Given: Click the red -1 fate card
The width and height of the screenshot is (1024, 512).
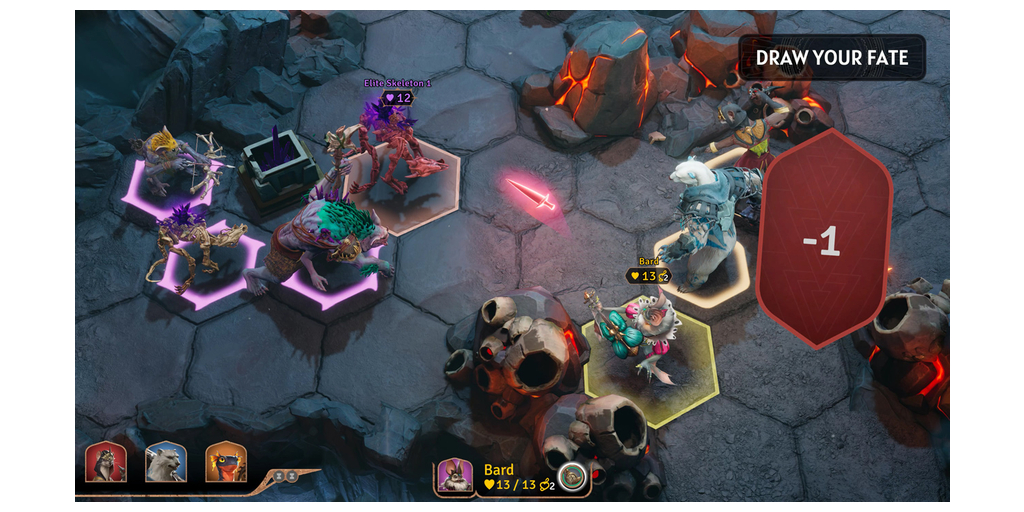Looking at the screenshot, I should pos(823,238).
